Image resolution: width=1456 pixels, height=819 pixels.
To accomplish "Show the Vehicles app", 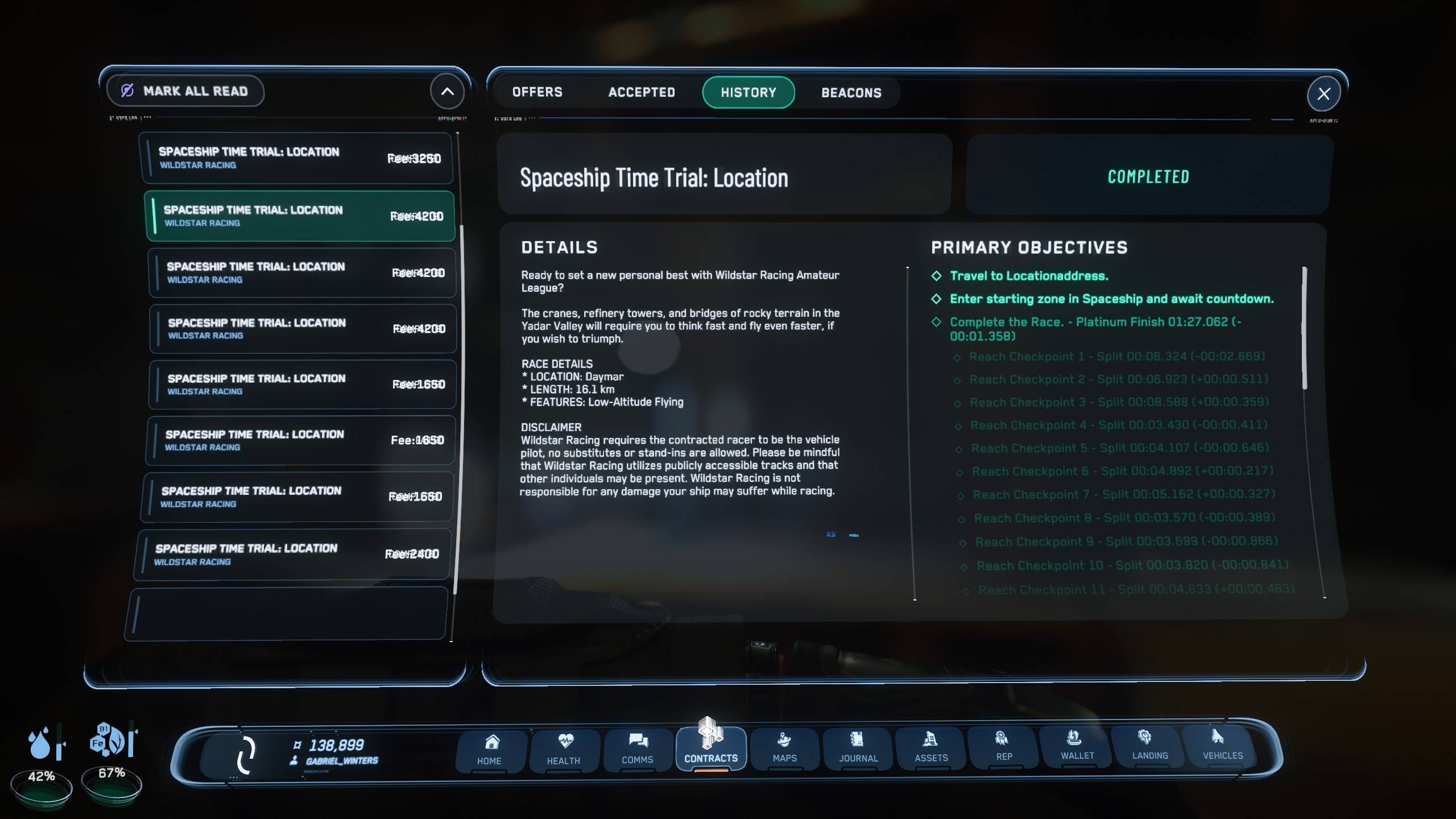I will (x=1222, y=745).
